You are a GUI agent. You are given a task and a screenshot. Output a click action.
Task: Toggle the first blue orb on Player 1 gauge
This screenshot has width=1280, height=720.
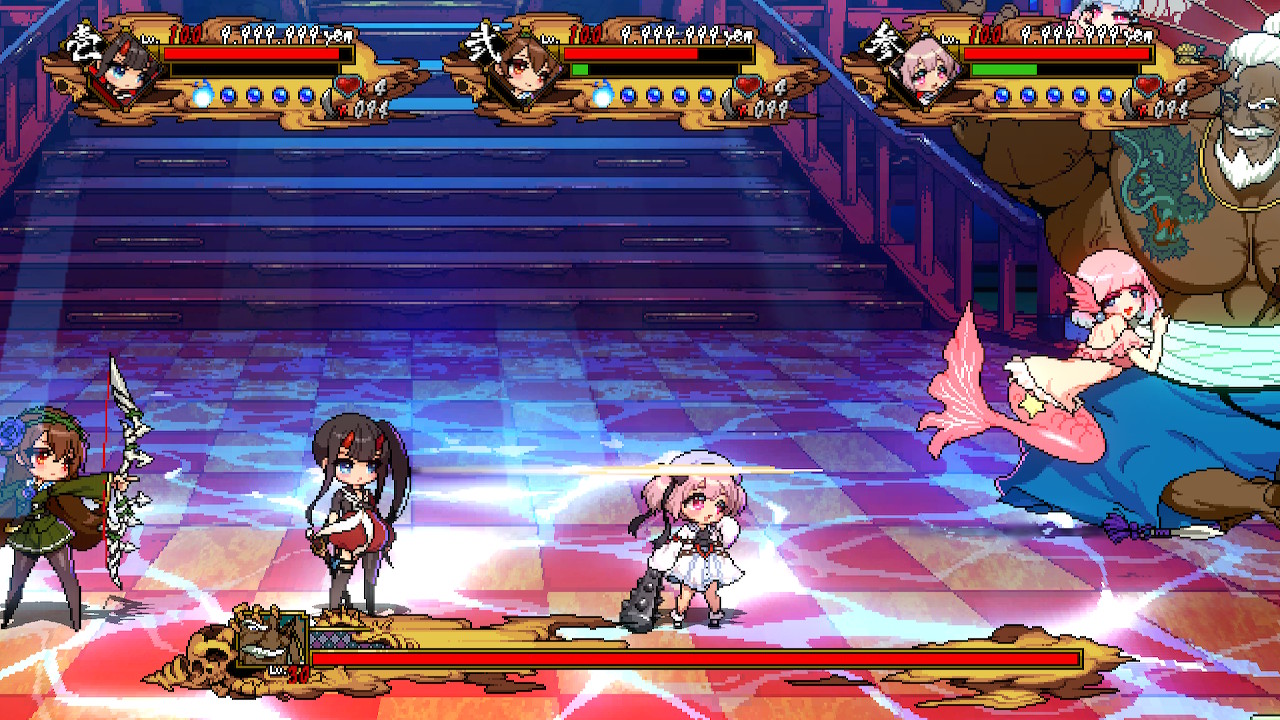click(226, 93)
